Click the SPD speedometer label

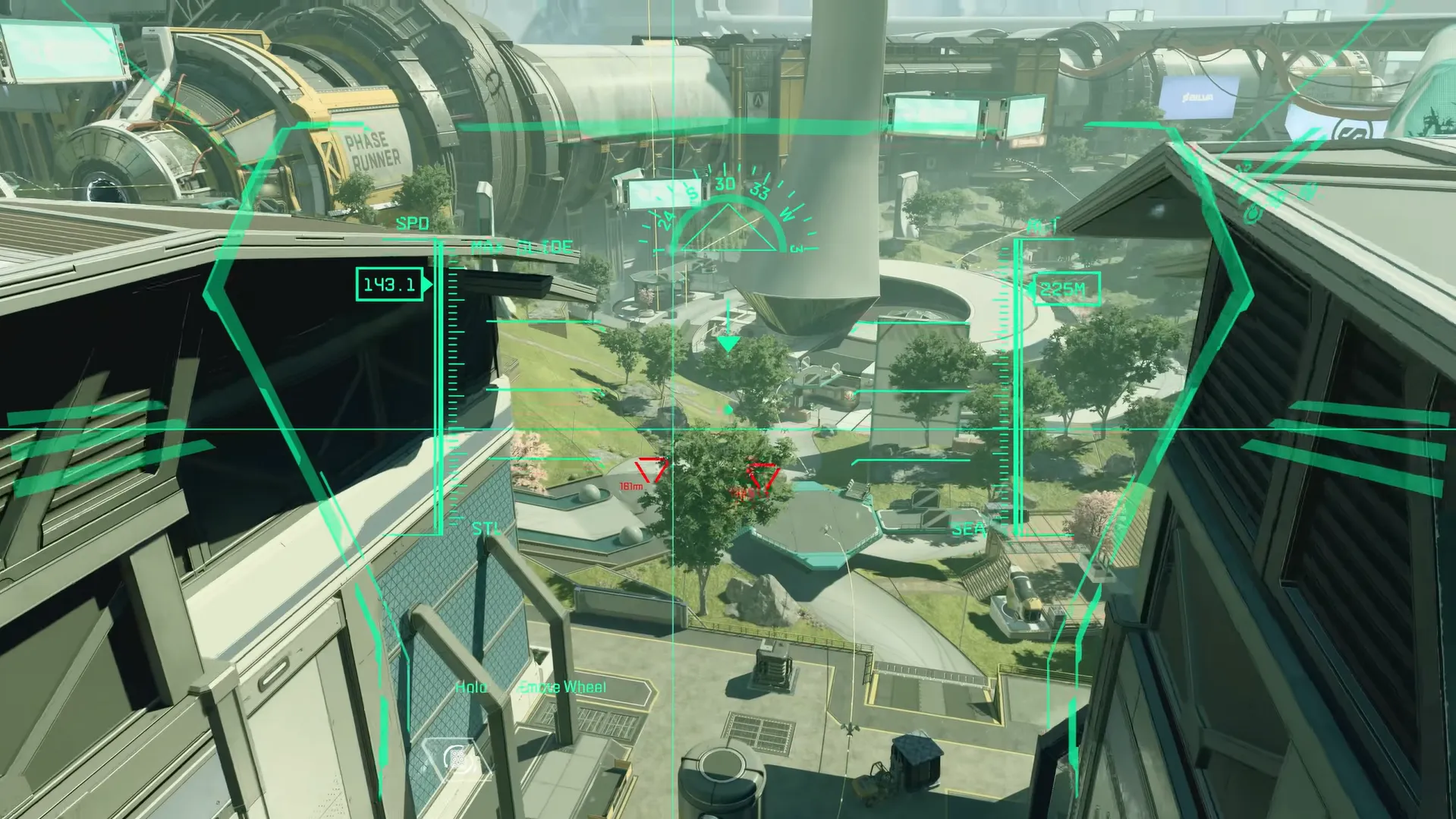(x=413, y=224)
